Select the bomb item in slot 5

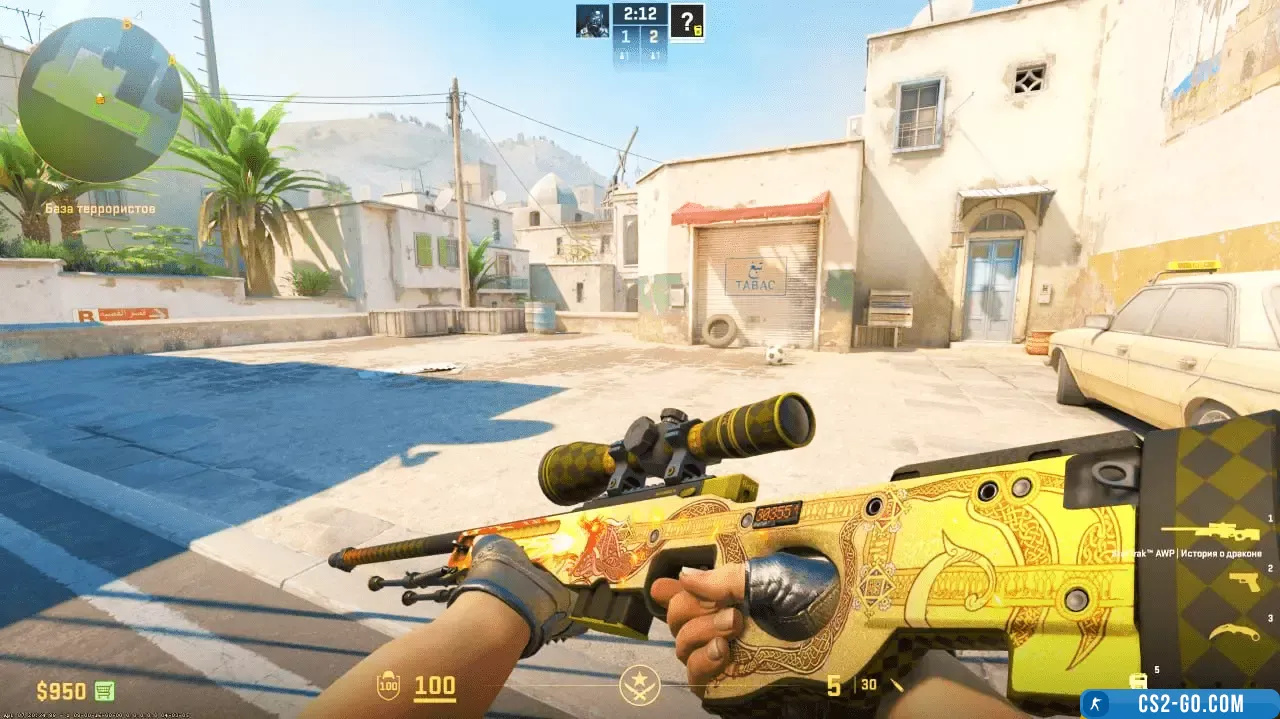coord(1137,680)
